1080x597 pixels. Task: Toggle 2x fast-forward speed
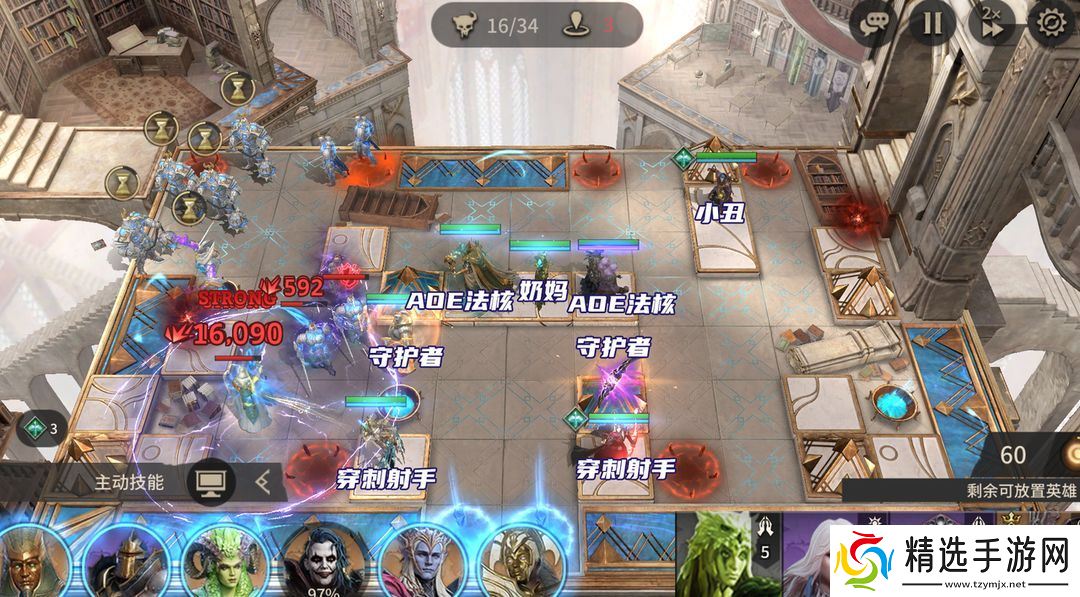[x=991, y=24]
